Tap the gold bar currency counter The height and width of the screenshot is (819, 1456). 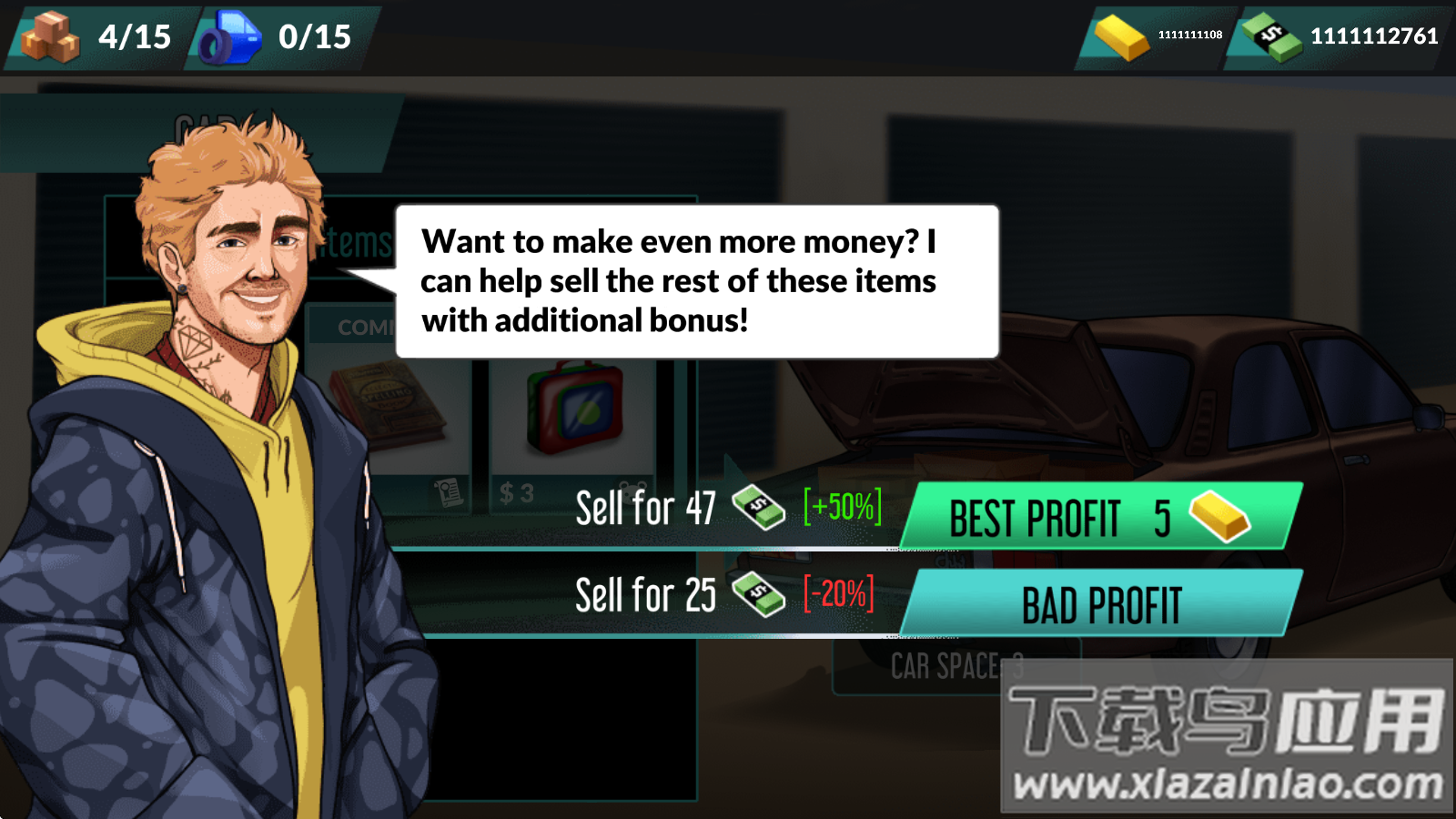[1158, 36]
